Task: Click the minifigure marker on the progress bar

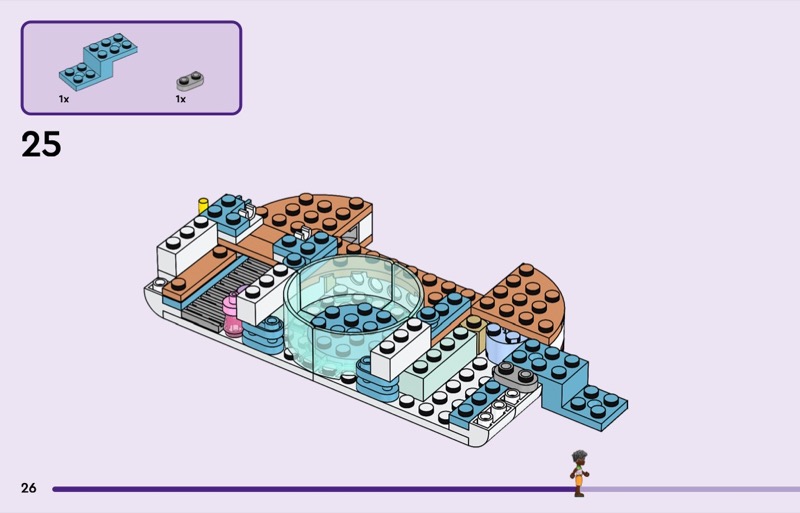Action: click(578, 475)
